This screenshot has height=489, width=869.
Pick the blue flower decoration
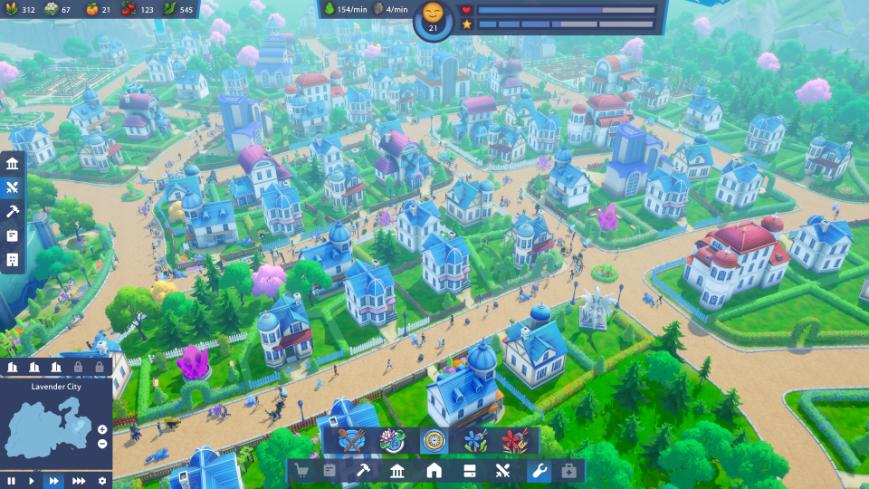pyautogui.click(x=474, y=441)
